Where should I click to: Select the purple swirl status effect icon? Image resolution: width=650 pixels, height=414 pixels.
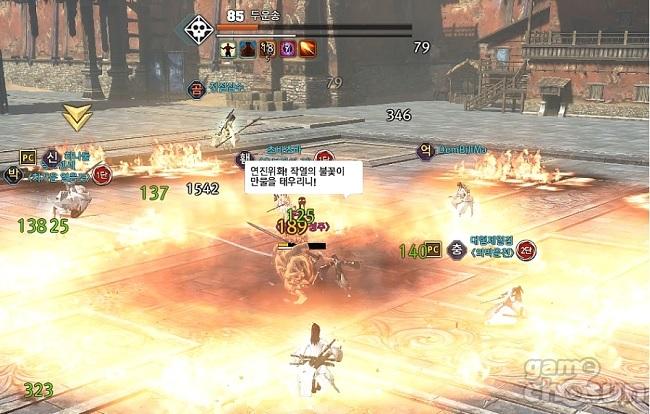(287, 47)
